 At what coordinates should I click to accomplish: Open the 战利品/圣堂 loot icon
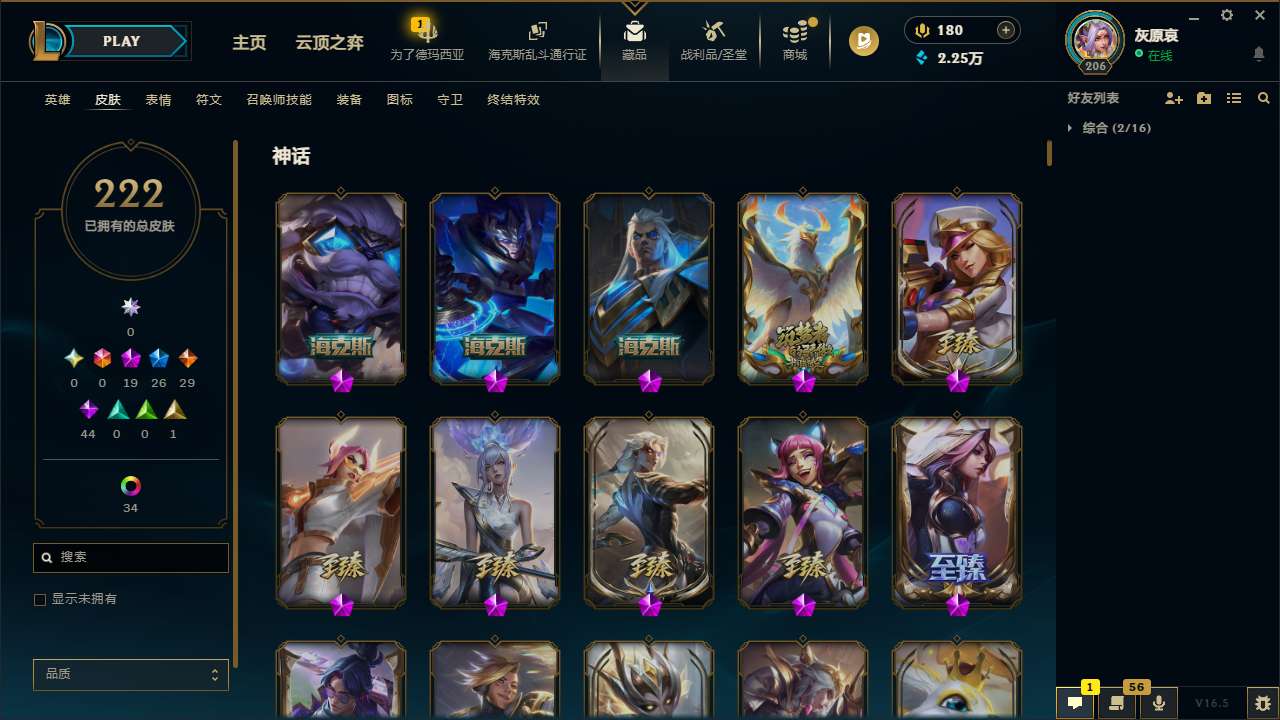click(x=713, y=40)
